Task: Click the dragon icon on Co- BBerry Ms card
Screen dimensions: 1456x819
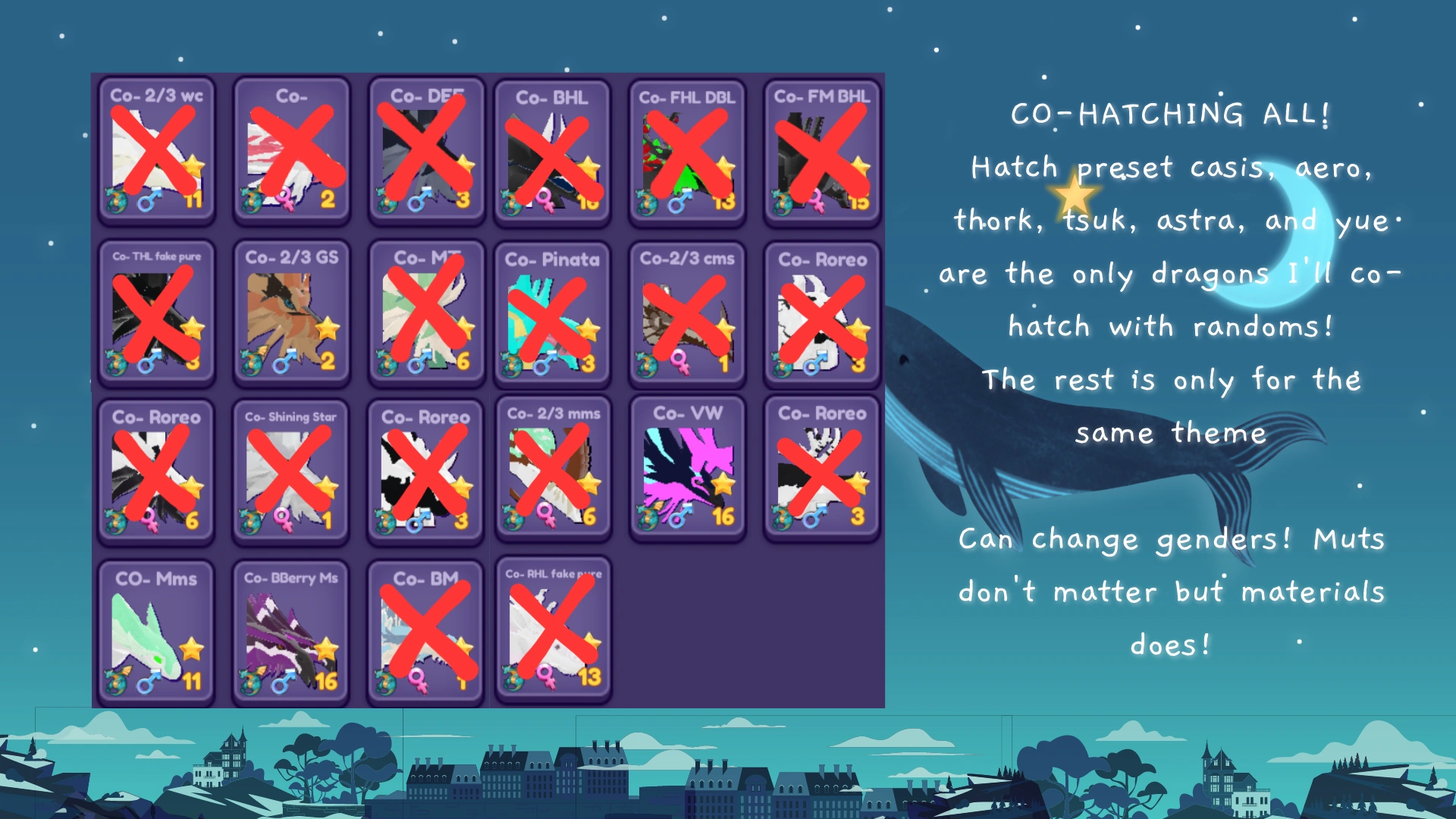Action: 252,681
